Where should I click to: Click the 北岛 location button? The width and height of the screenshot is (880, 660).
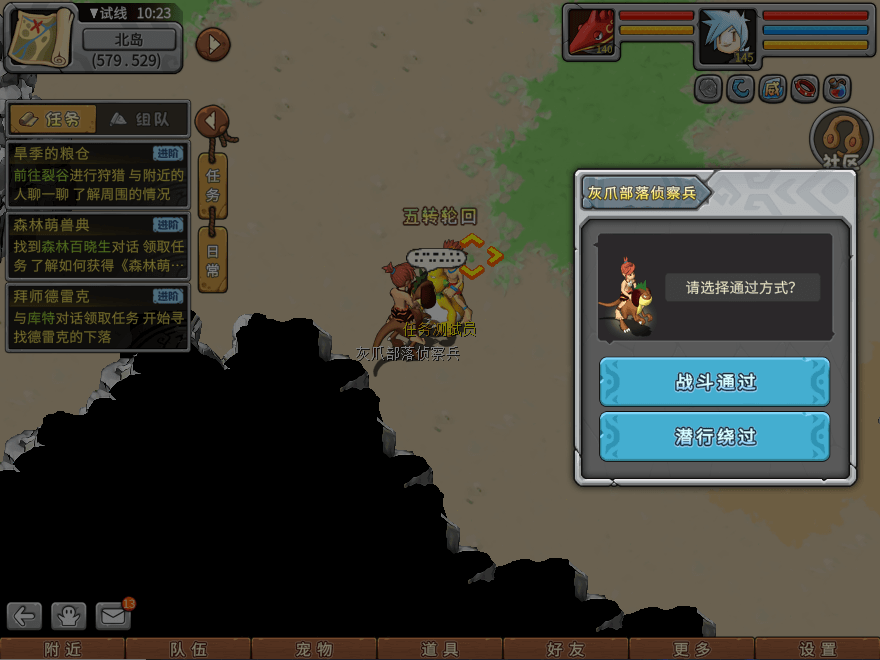(129, 41)
